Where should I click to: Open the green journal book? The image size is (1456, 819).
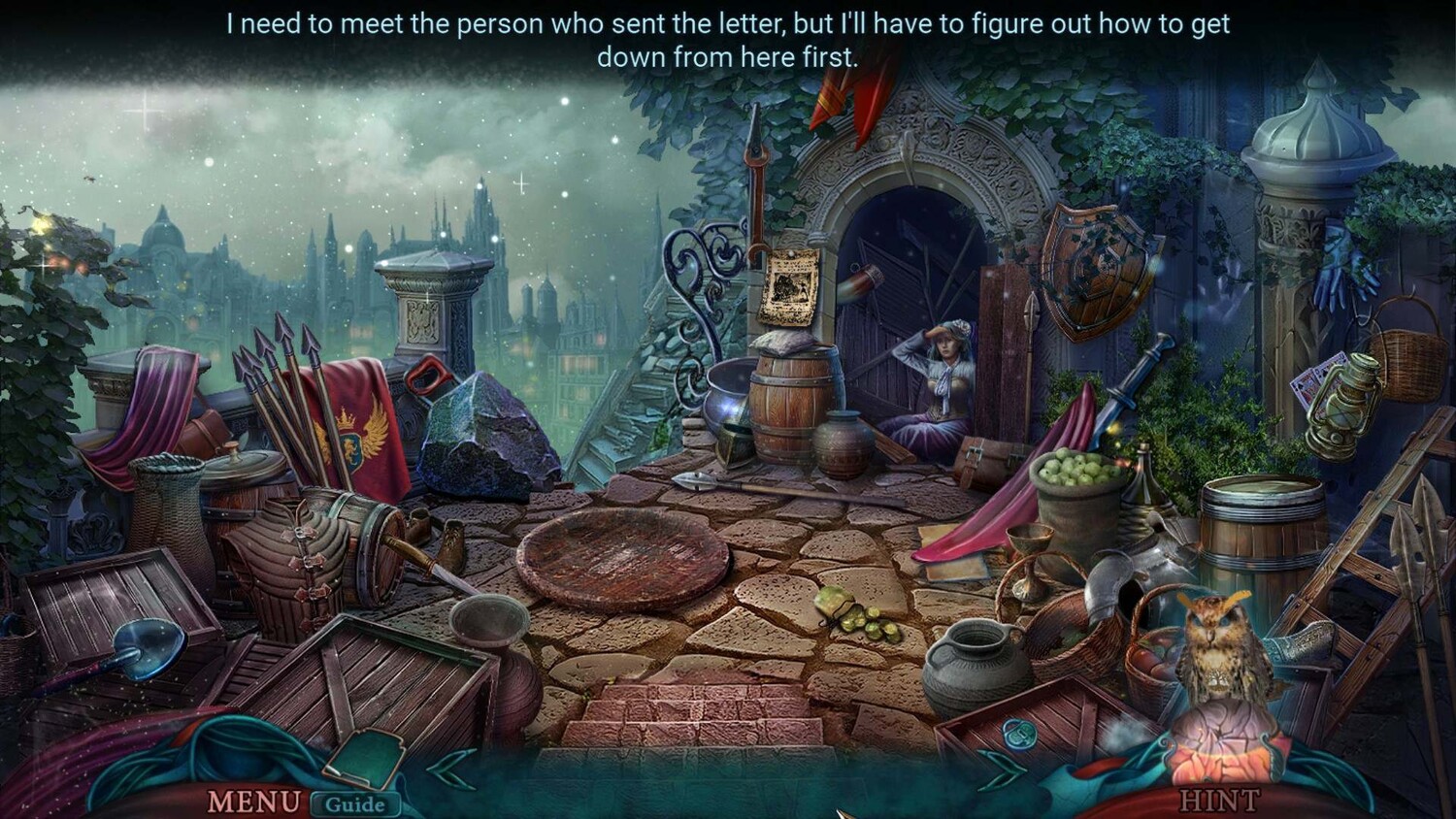click(x=366, y=757)
